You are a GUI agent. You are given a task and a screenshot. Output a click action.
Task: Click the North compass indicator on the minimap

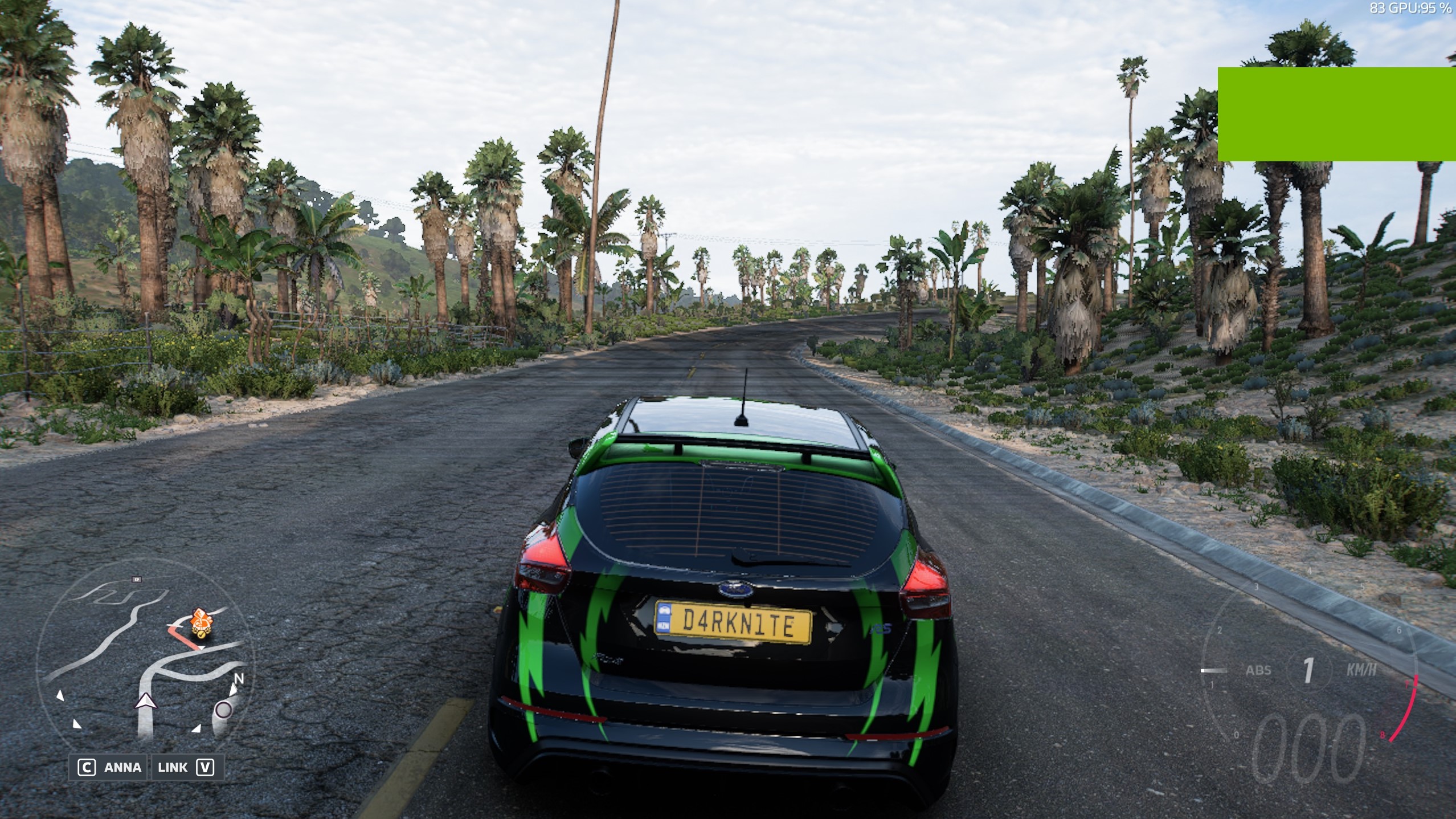(x=239, y=679)
